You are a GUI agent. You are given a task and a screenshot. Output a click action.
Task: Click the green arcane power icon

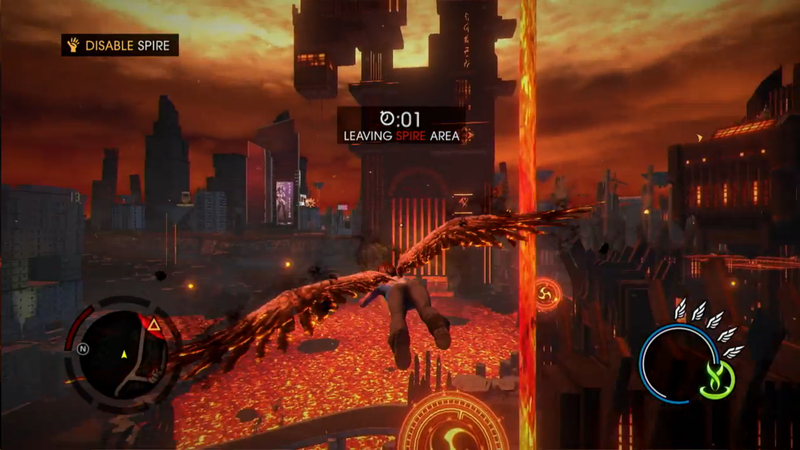717,377
